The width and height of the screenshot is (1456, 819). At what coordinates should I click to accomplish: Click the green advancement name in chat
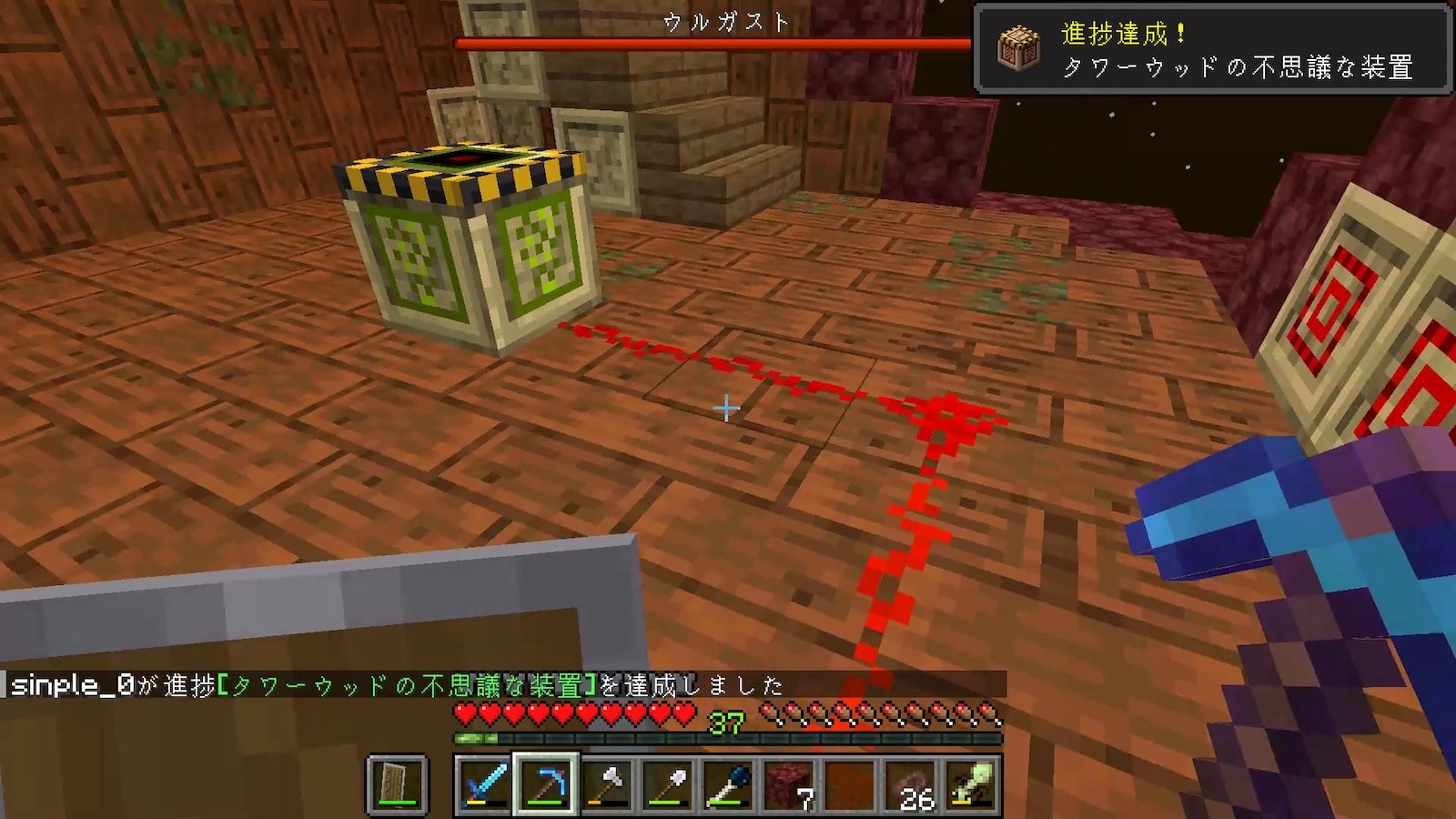click(408, 685)
